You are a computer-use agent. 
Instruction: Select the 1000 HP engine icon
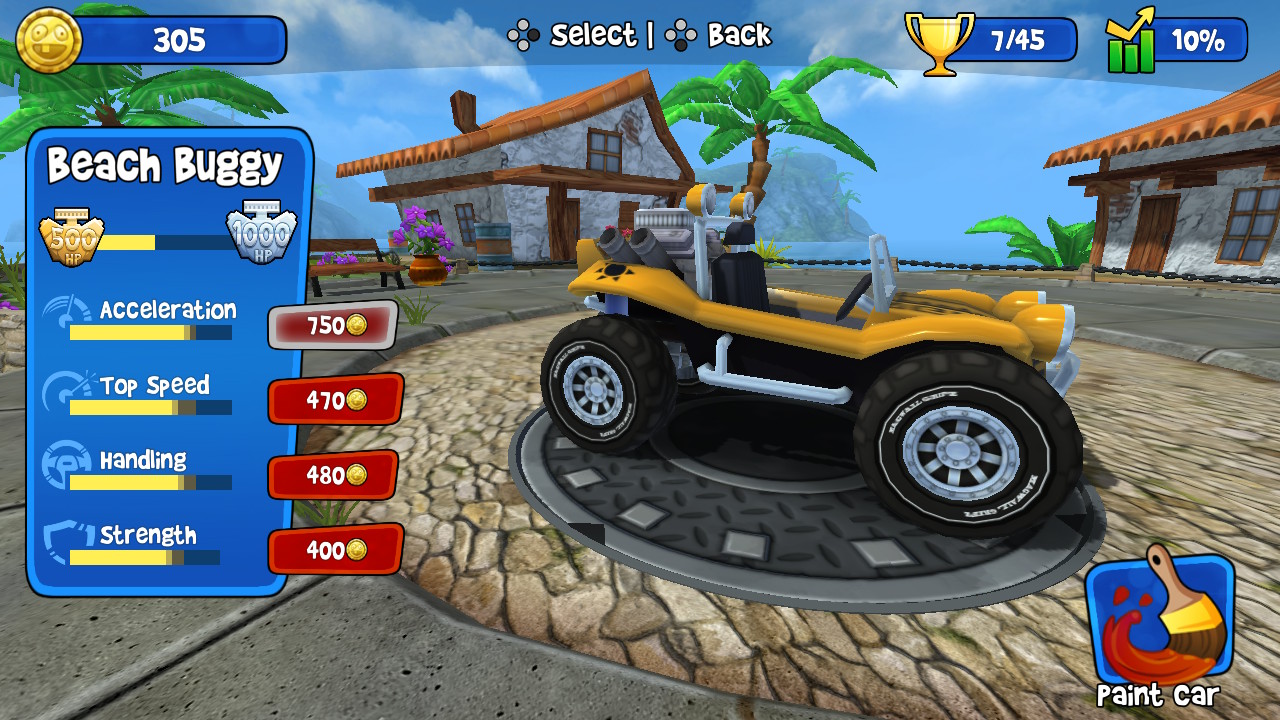[x=262, y=235]
